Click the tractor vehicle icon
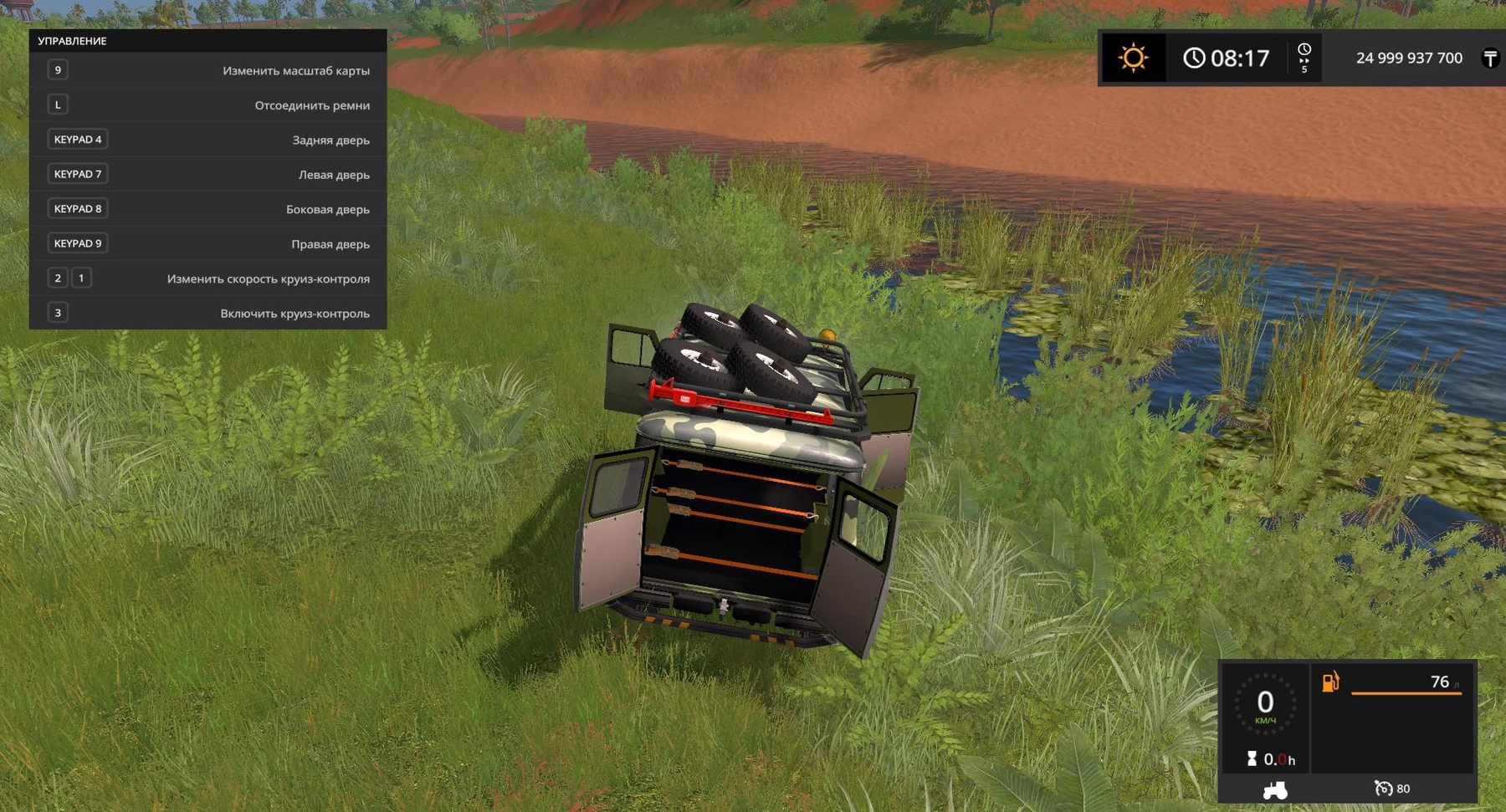This screenshot has width=1506, height=812. pyautogui.click(x=1274, y=789)
